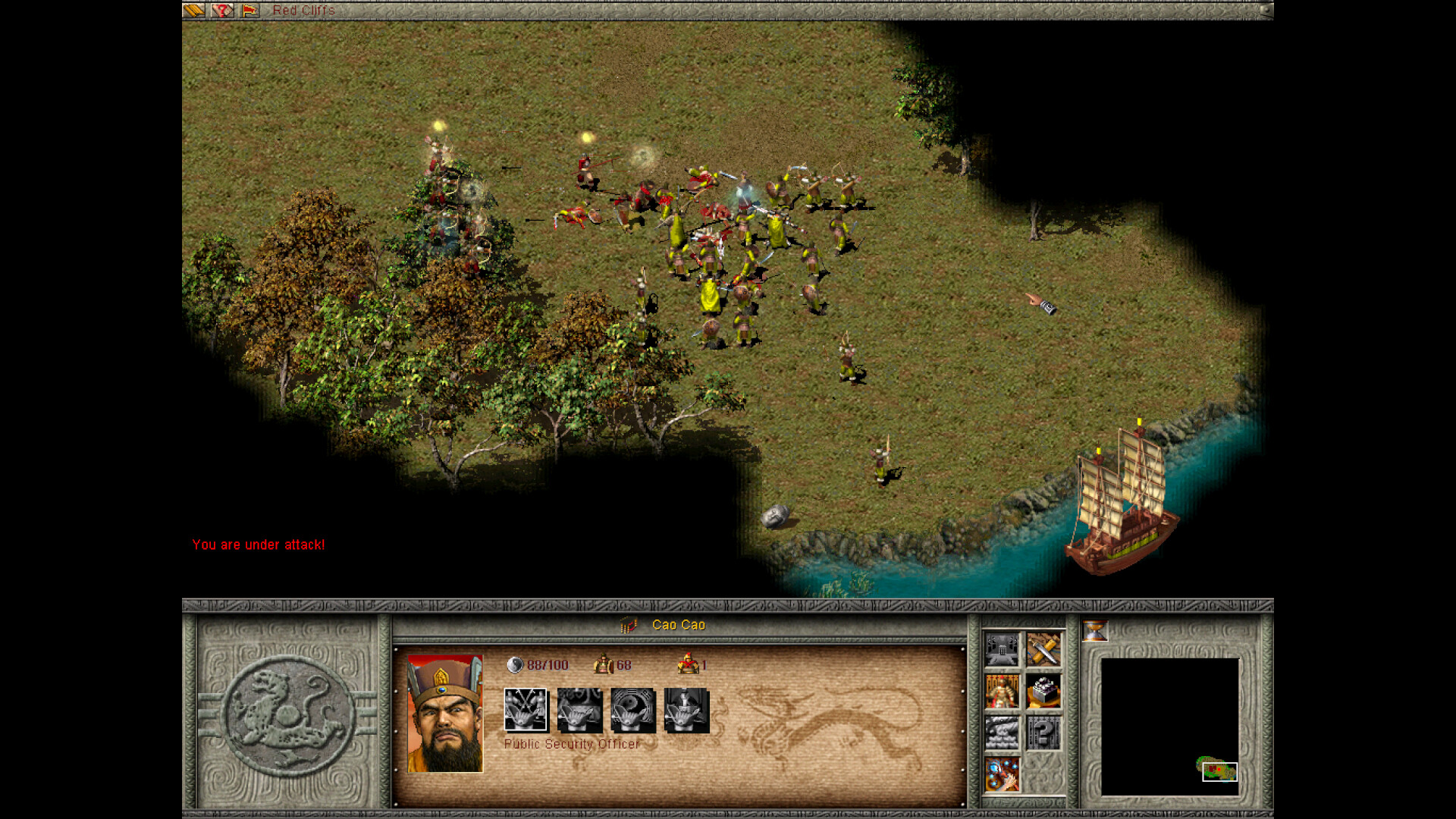Screen dimensions: 1456x819
Task: Select the magic hand spell icon
Action: tap(1003, 775)
